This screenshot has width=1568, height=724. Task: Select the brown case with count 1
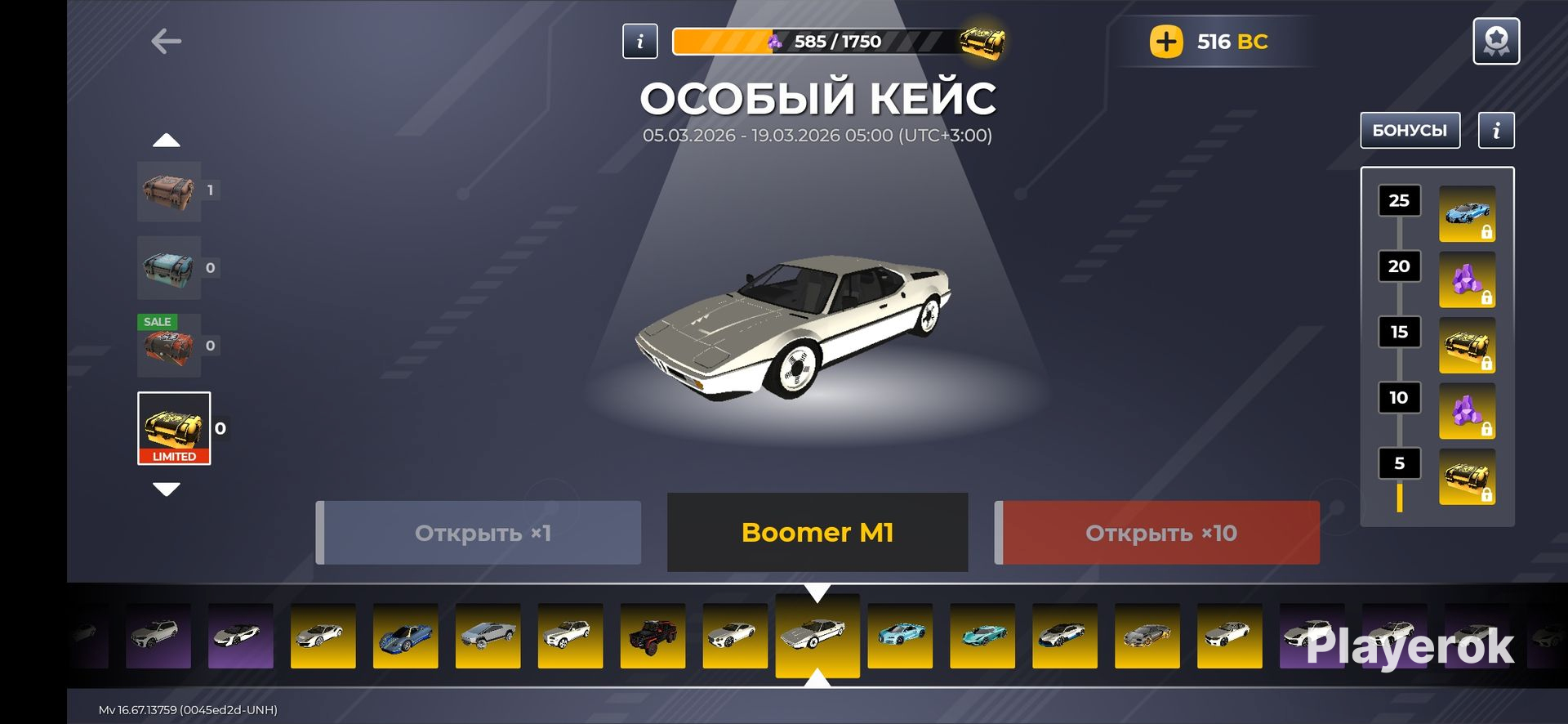pyautogui.click(x=169, y=191)
